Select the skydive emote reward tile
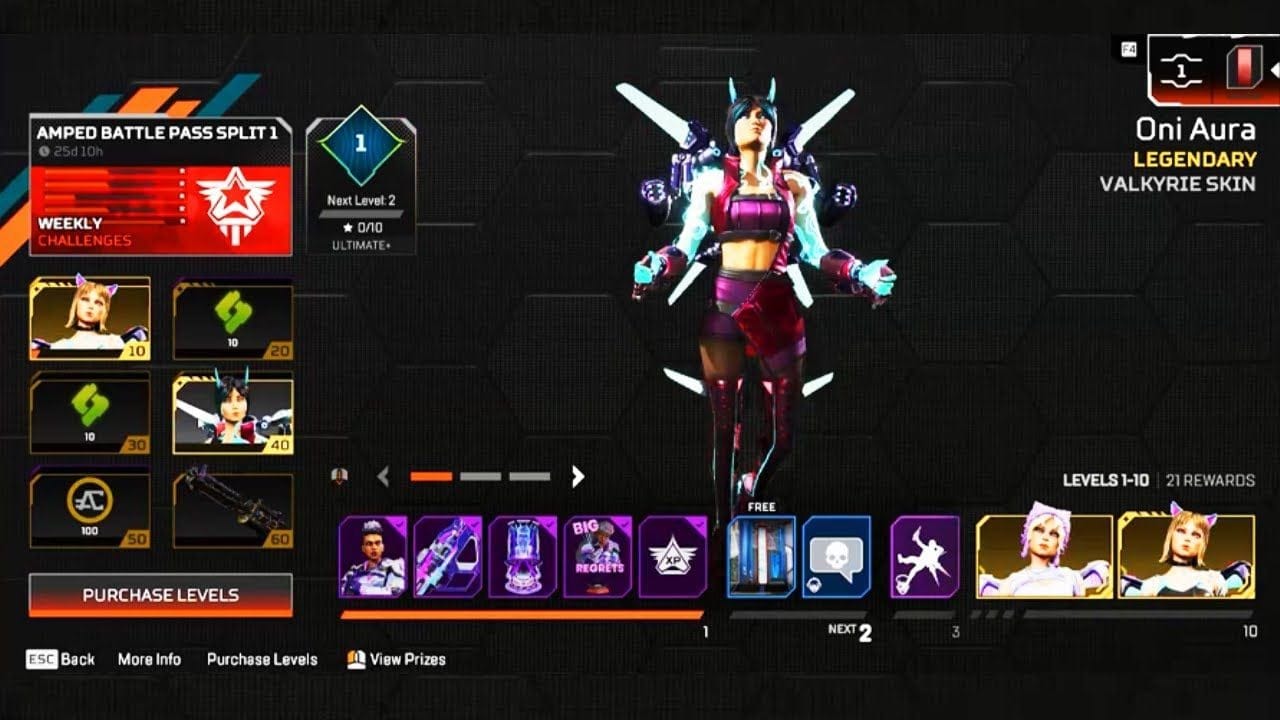The image size is (1280, 720). coord(925,555)
